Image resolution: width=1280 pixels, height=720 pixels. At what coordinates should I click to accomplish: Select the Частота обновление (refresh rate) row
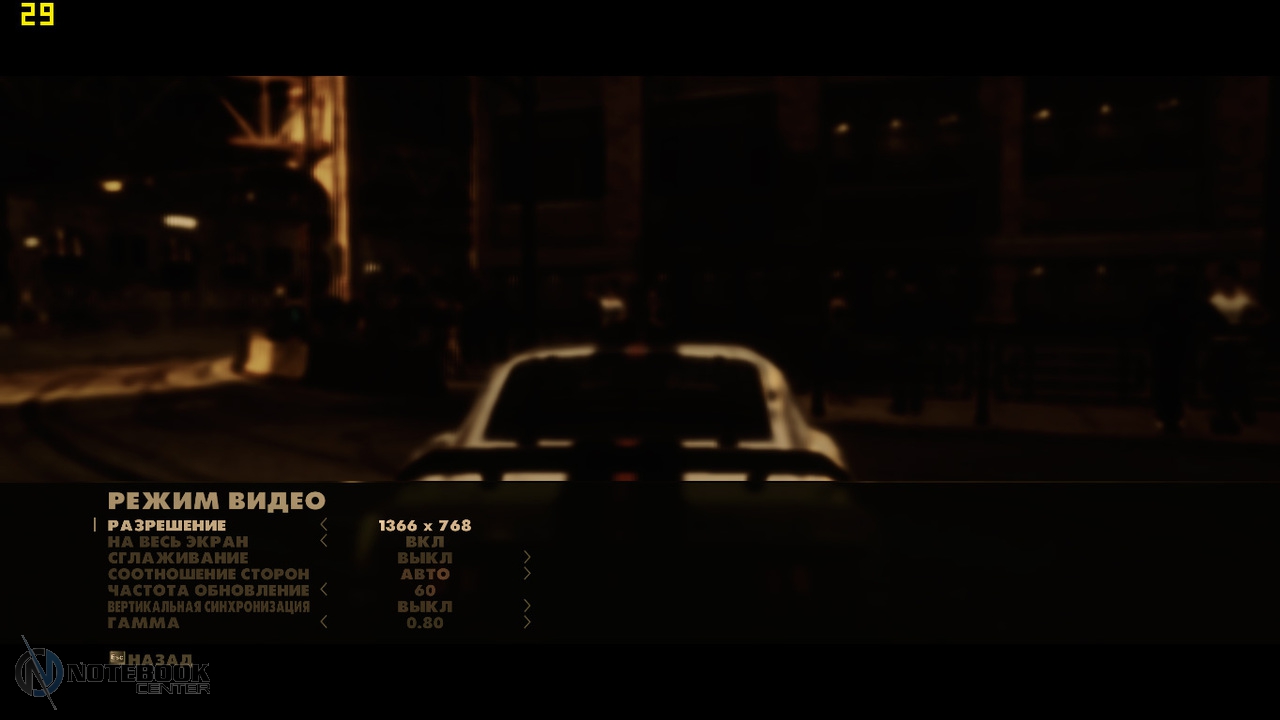coord(208,590)
